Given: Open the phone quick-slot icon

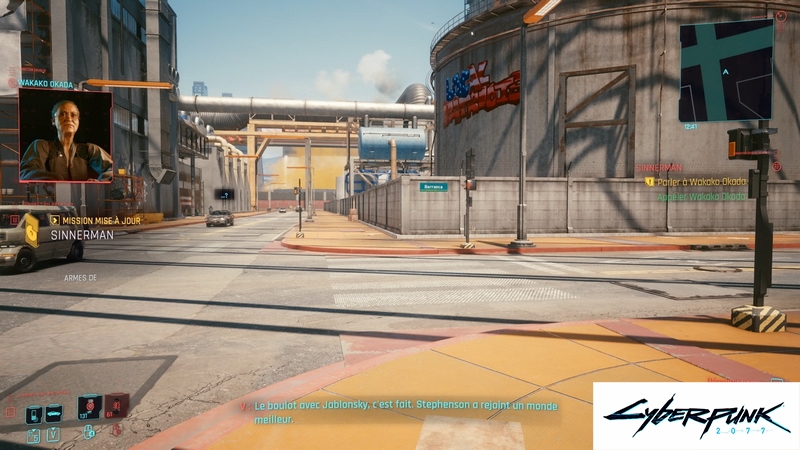Looking at the screenshot, I should [x=33, y=413].
